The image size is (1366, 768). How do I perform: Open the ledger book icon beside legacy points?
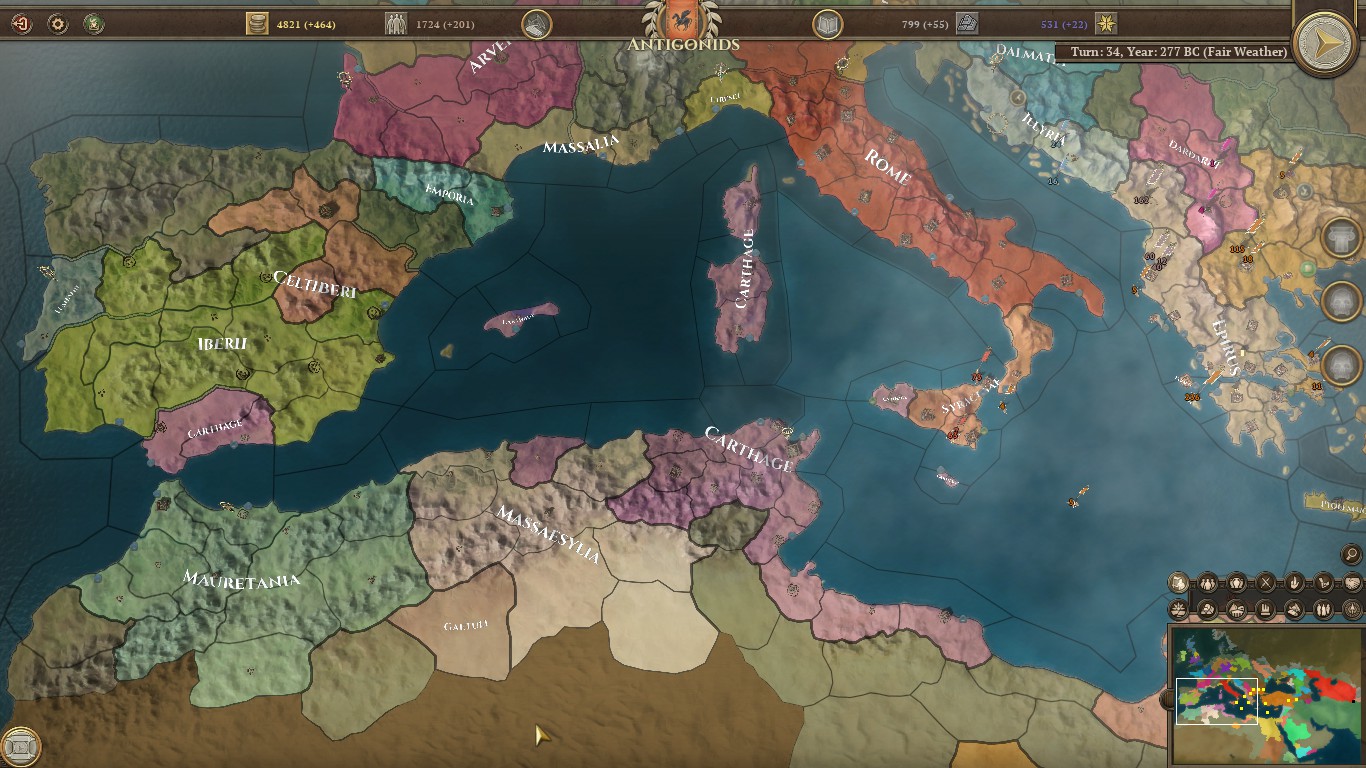pyautogui.click(x=826, y=25)
